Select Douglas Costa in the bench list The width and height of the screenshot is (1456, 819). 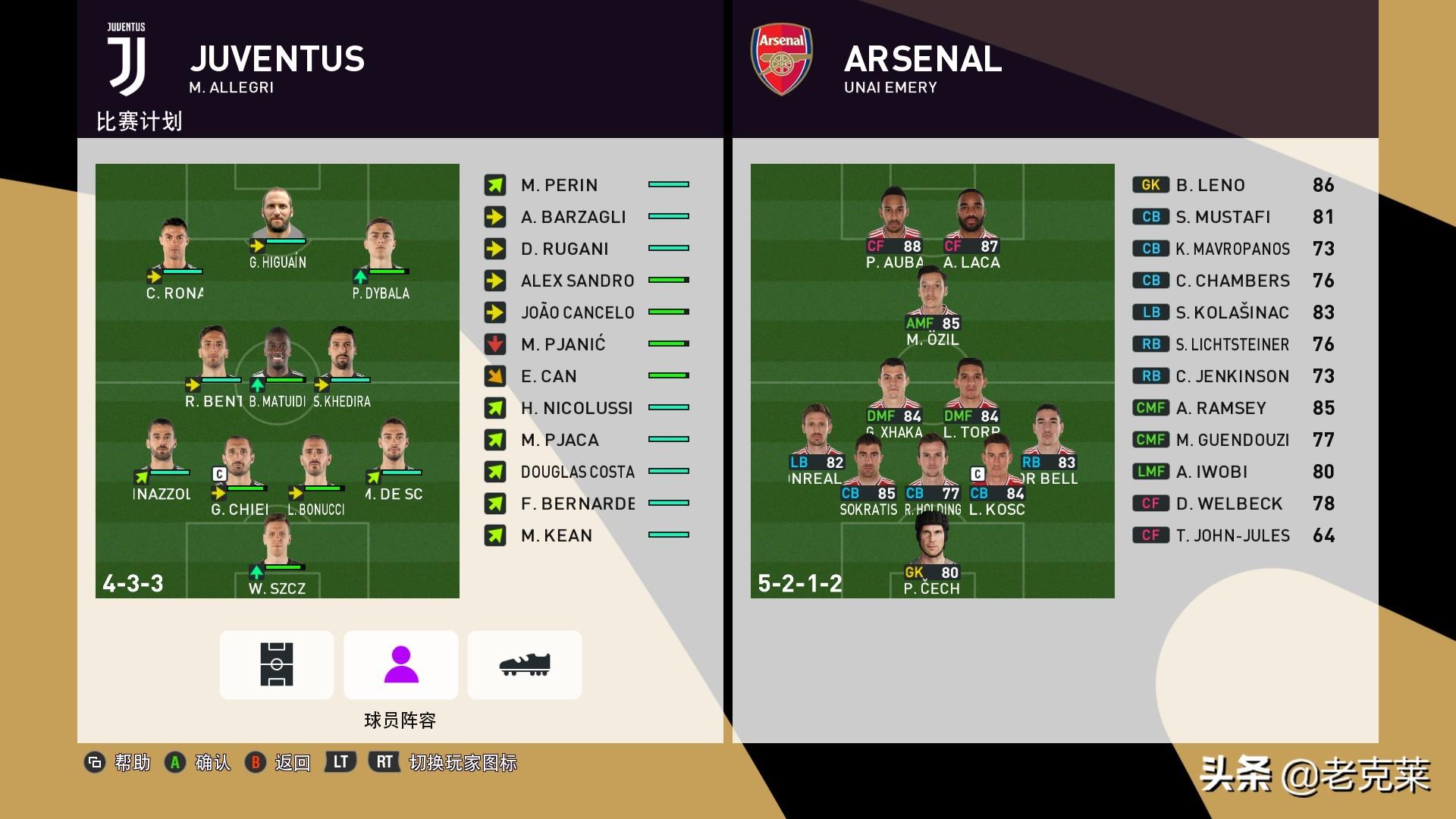pos(577,472)
